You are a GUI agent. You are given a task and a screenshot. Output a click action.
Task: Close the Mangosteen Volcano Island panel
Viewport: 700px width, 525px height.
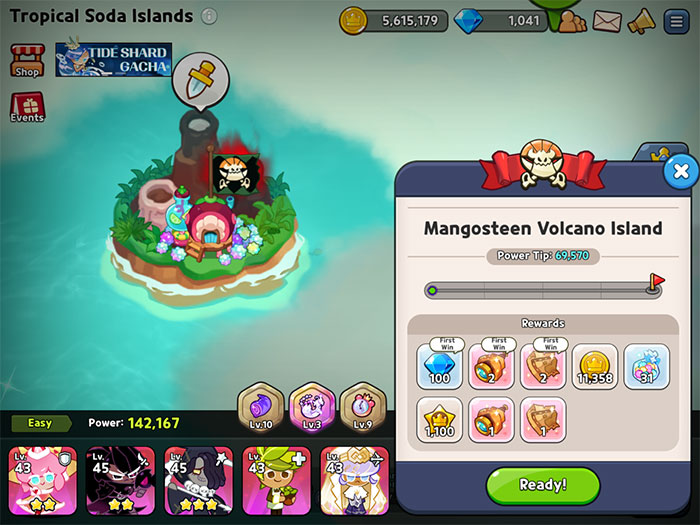point(680,172)
